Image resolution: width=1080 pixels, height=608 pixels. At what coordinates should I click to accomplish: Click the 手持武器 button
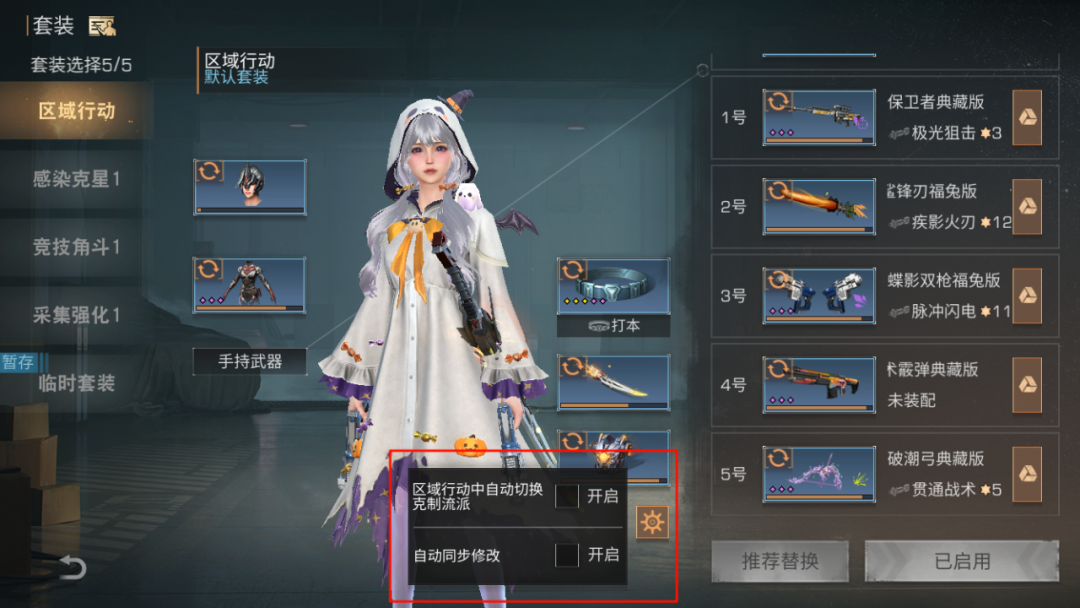(250, 361)
